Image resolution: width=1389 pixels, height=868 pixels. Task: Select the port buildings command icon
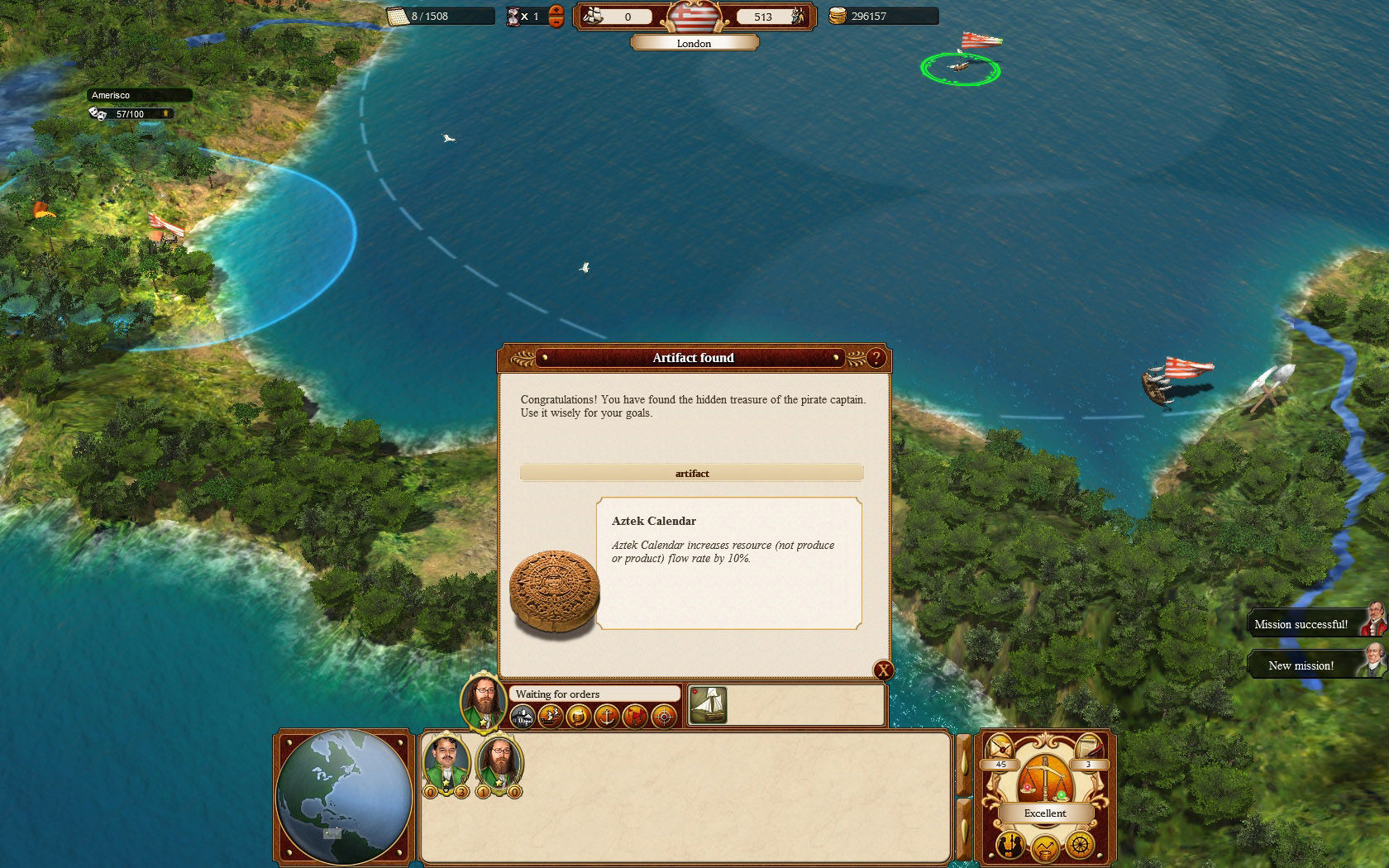[523, 716]
